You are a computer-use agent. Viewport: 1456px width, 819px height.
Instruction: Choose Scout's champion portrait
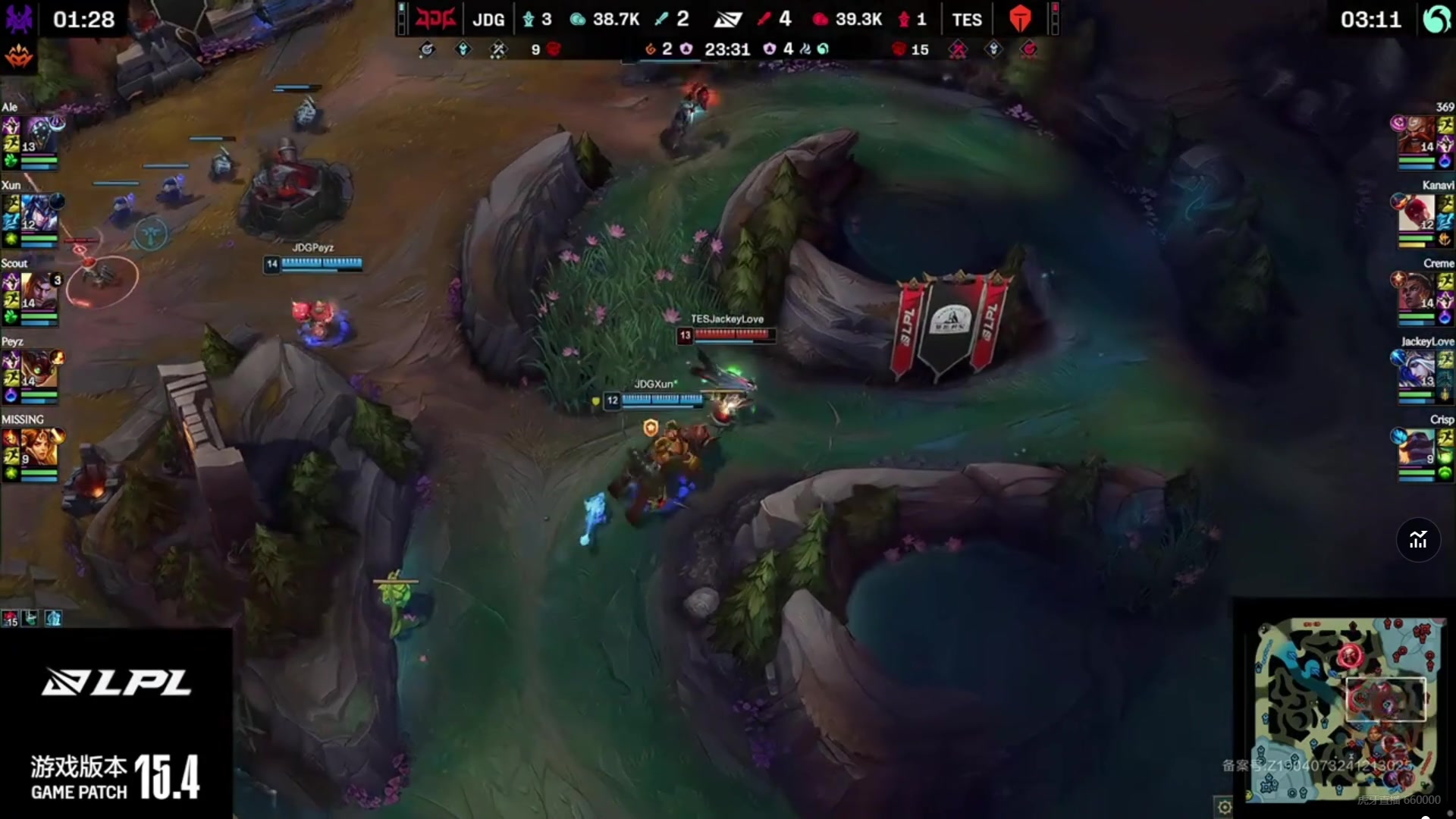(39, 291)
